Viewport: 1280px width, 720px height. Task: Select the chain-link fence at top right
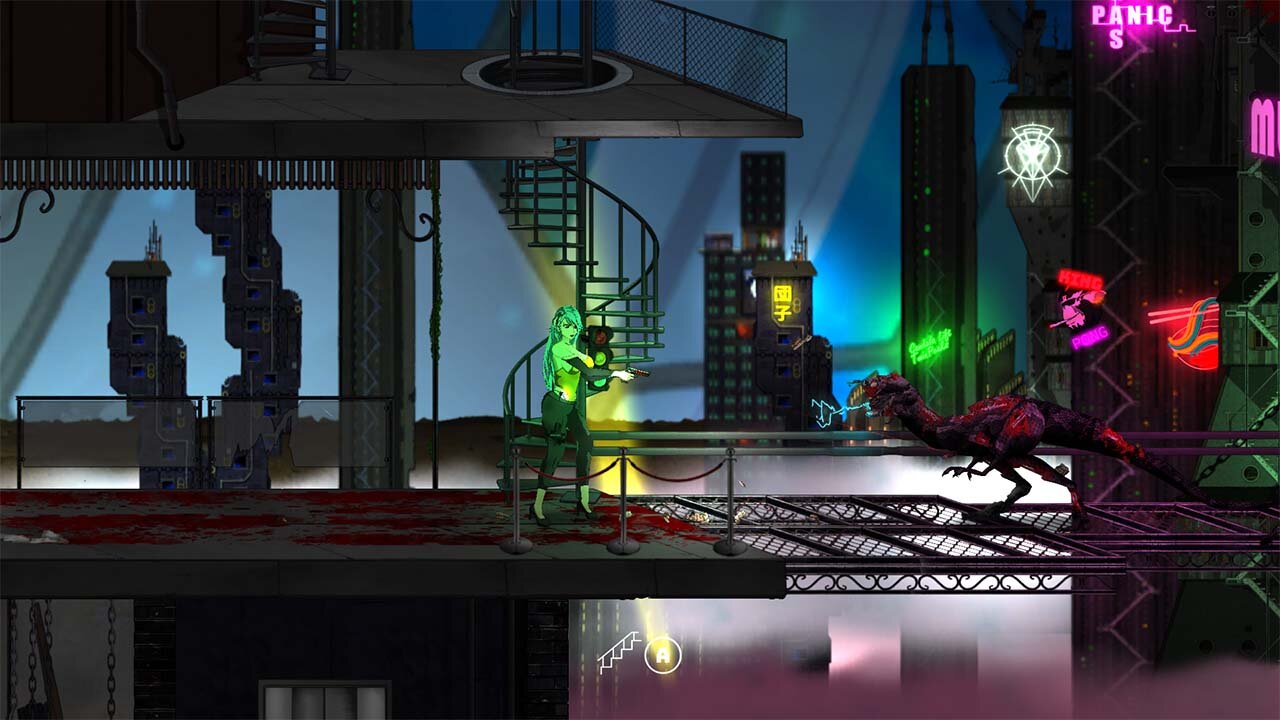[x=690, y=30]
